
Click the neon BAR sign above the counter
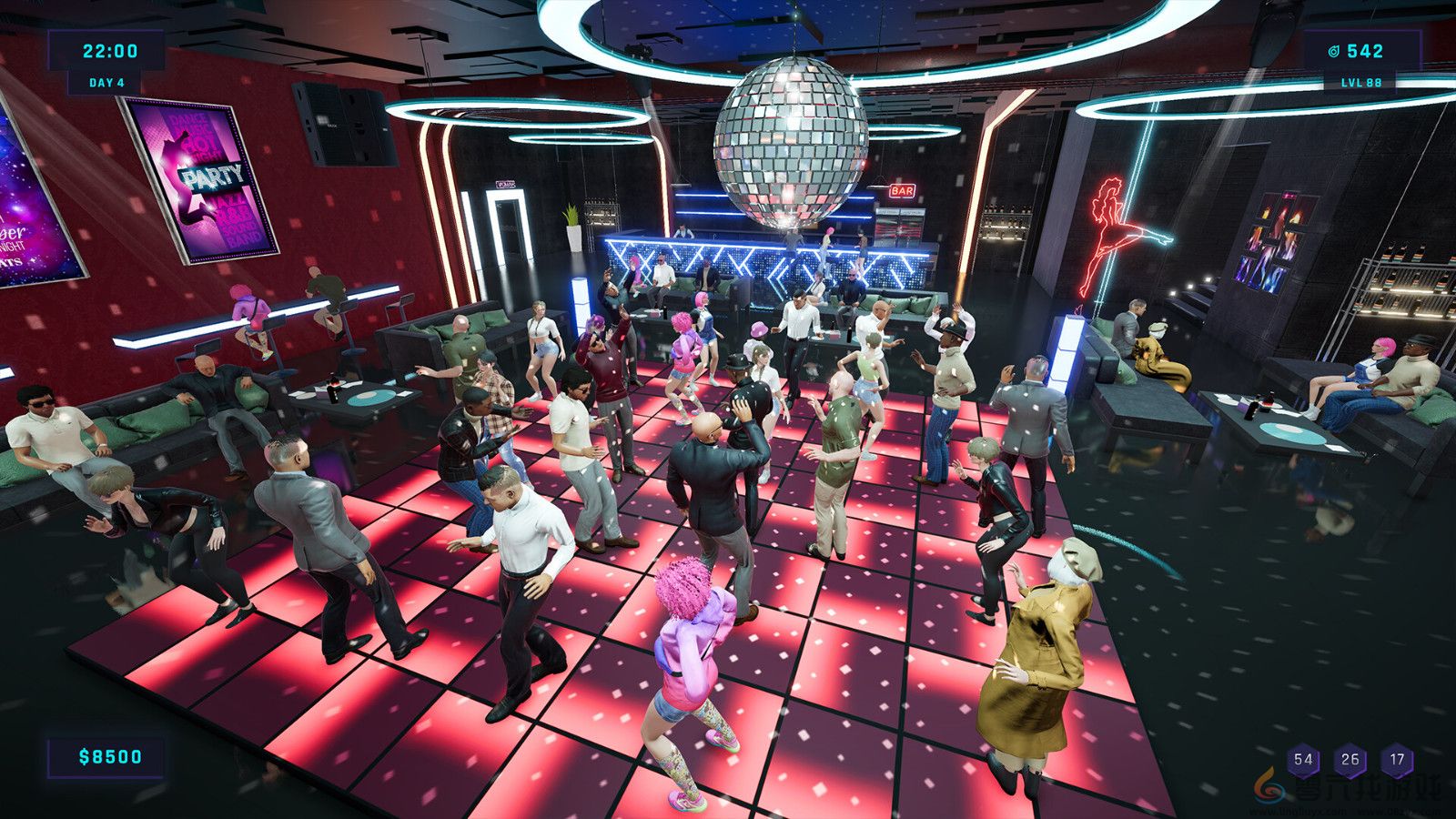tap(902, 190)
